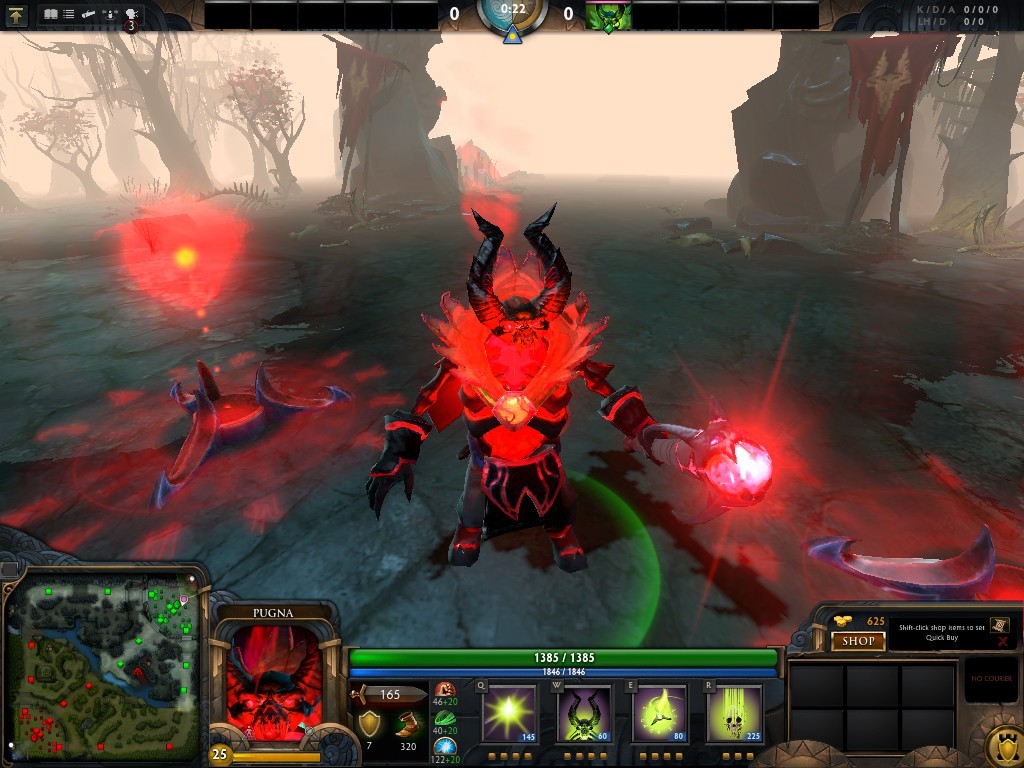Show the scoreboard list icon

69,15
